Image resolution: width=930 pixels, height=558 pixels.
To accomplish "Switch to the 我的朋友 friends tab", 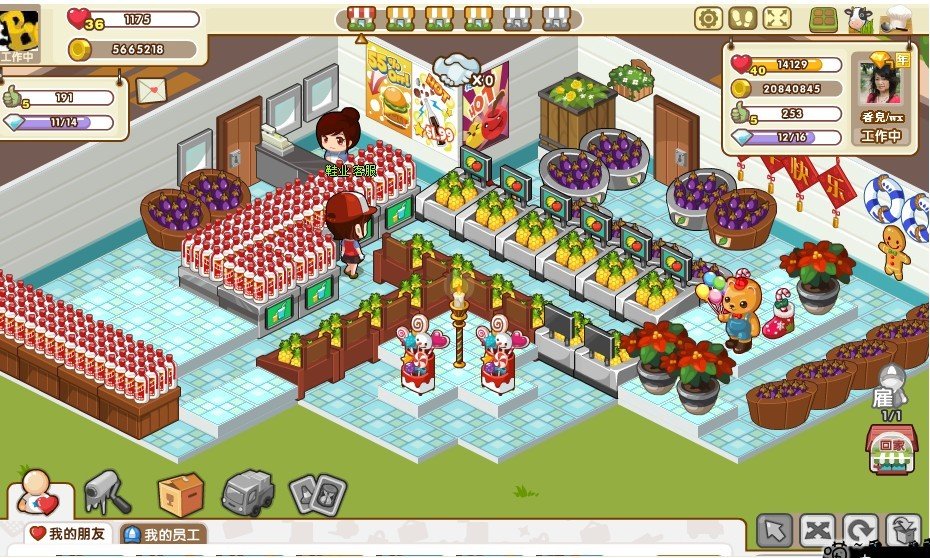I will (69, 534).
